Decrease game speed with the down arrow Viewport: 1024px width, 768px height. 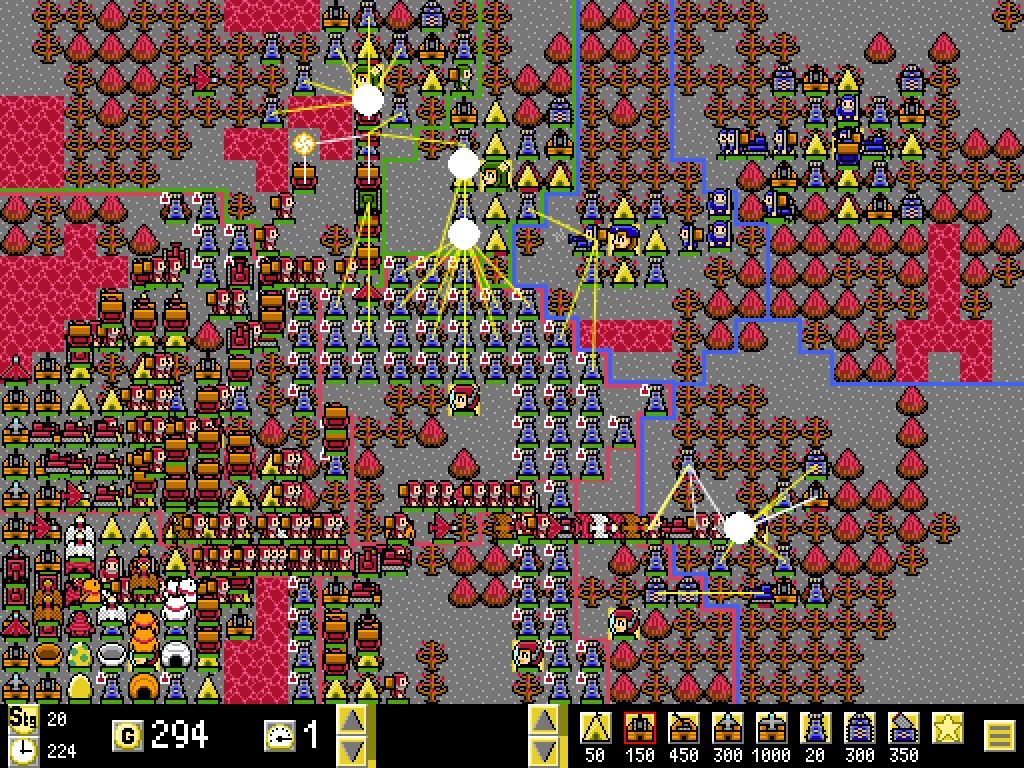(351, 751)
